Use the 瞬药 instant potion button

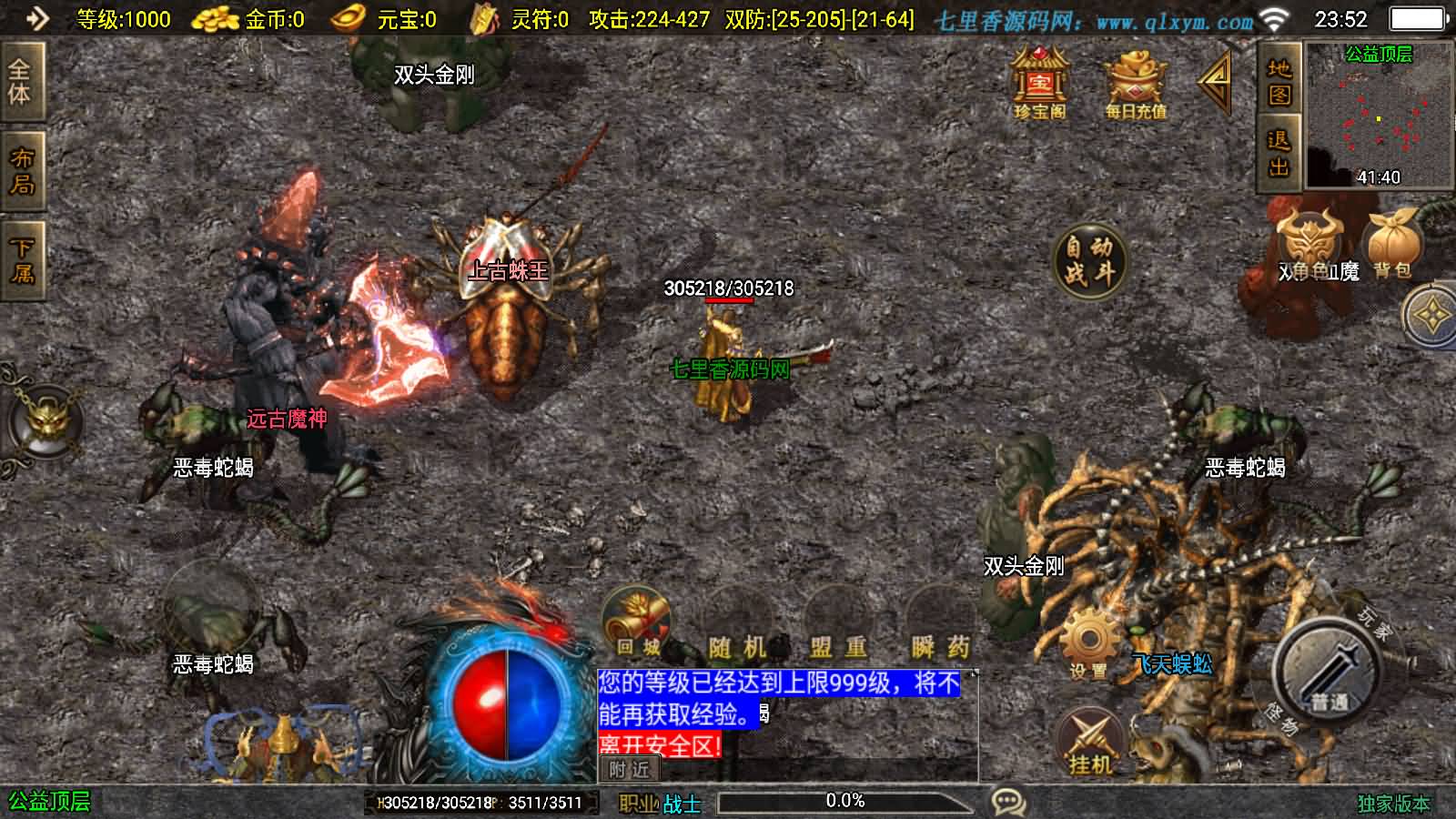pos(942,646)
